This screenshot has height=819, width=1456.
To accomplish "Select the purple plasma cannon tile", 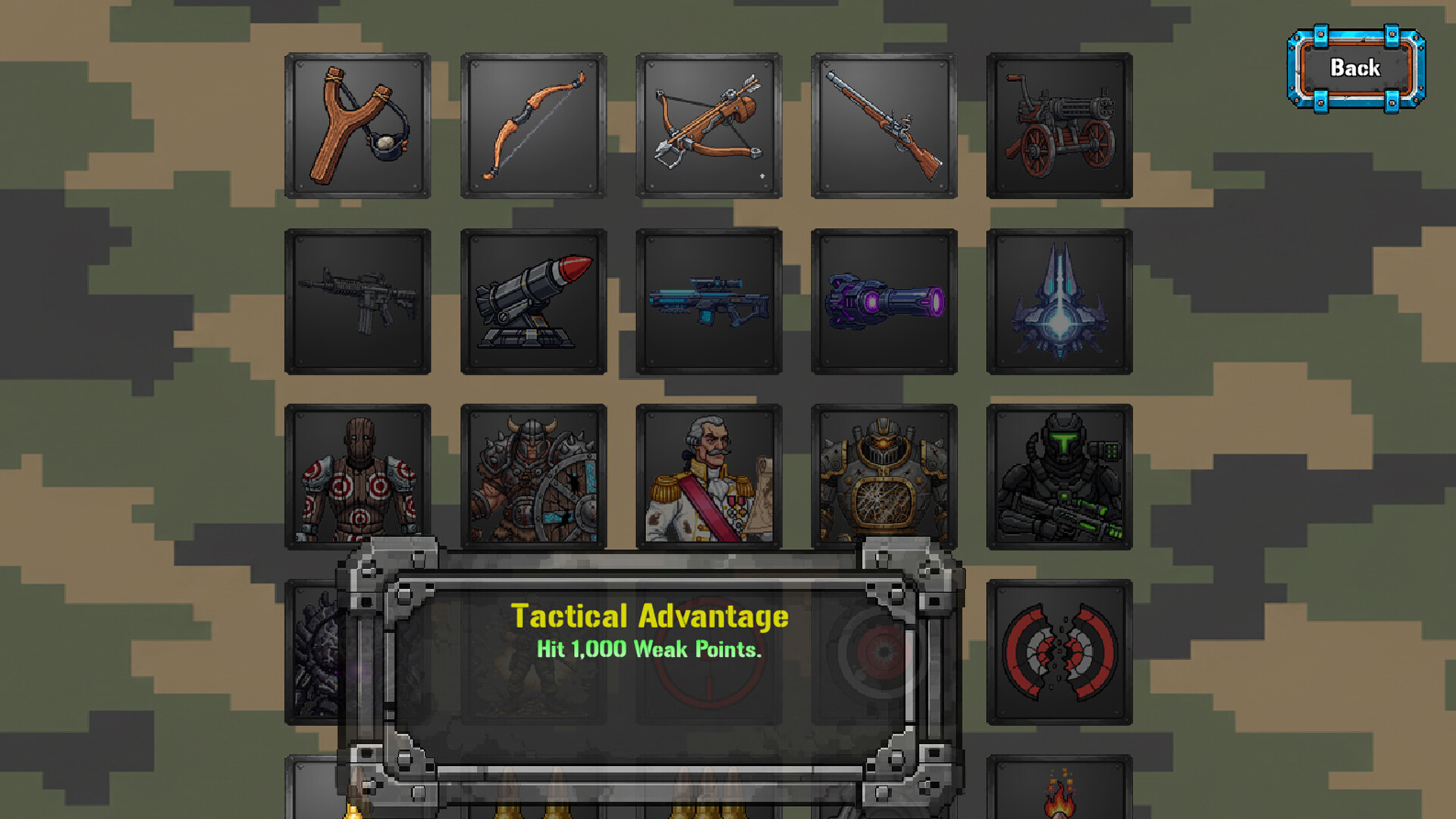I will [883, 301].
